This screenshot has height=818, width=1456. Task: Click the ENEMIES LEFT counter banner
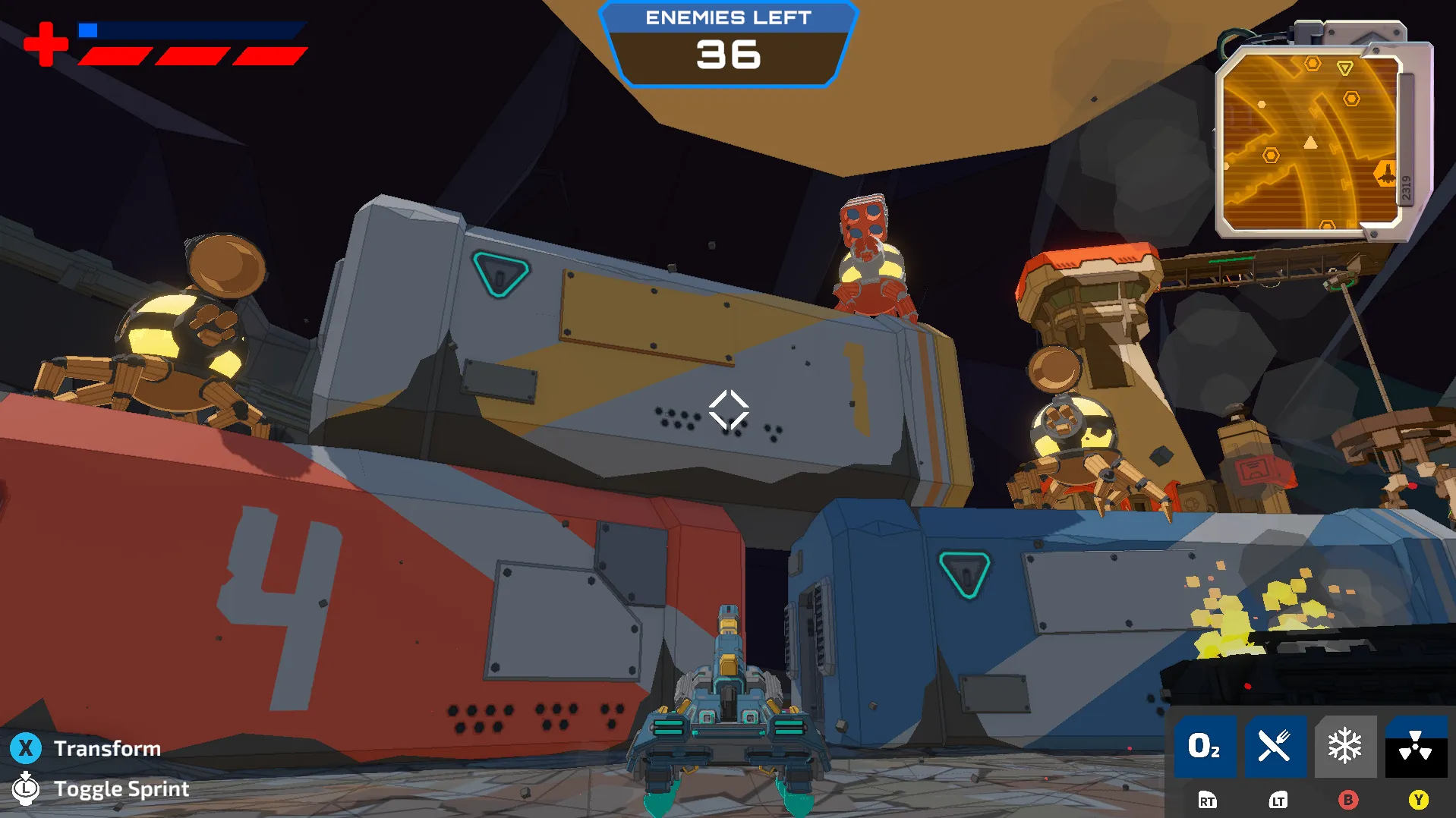pos(728,18)
